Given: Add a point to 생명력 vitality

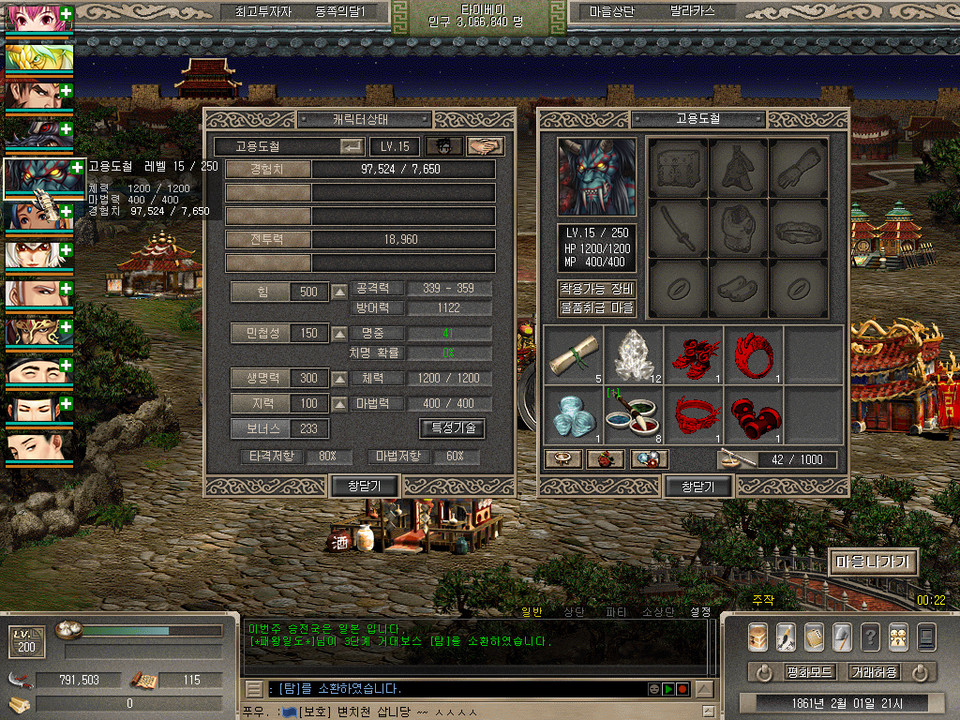Looking at the screenshot, I should [x=340, y=379].
